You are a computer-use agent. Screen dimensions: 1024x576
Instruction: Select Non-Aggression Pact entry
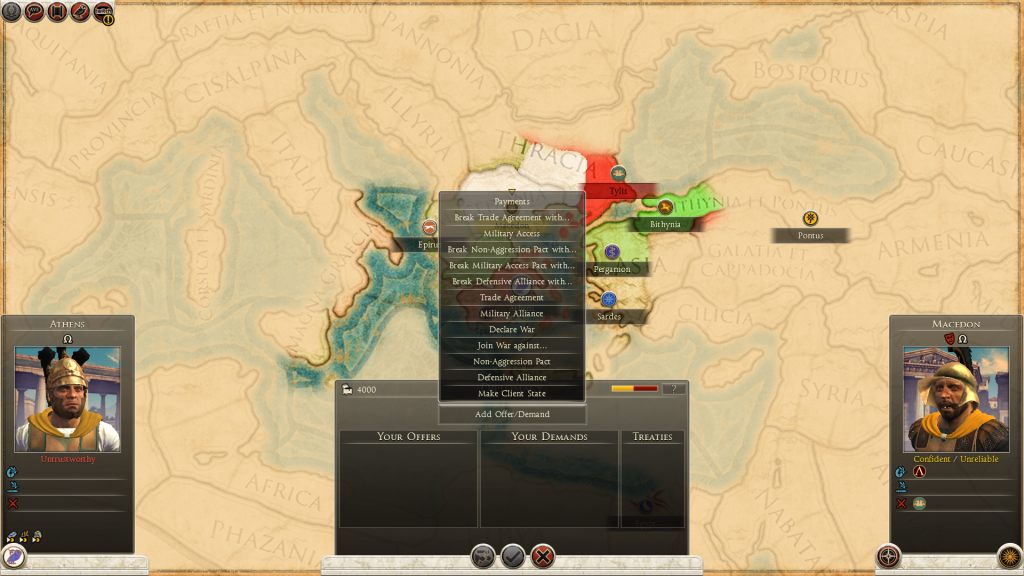[x=512, y=361]
